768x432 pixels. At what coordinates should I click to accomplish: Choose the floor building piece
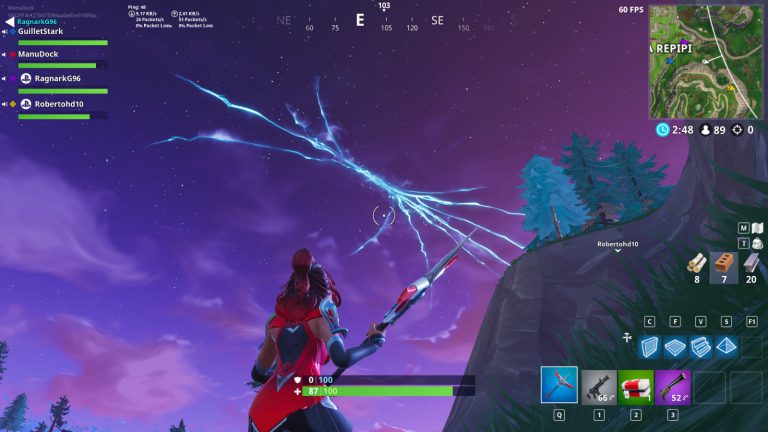676,346
